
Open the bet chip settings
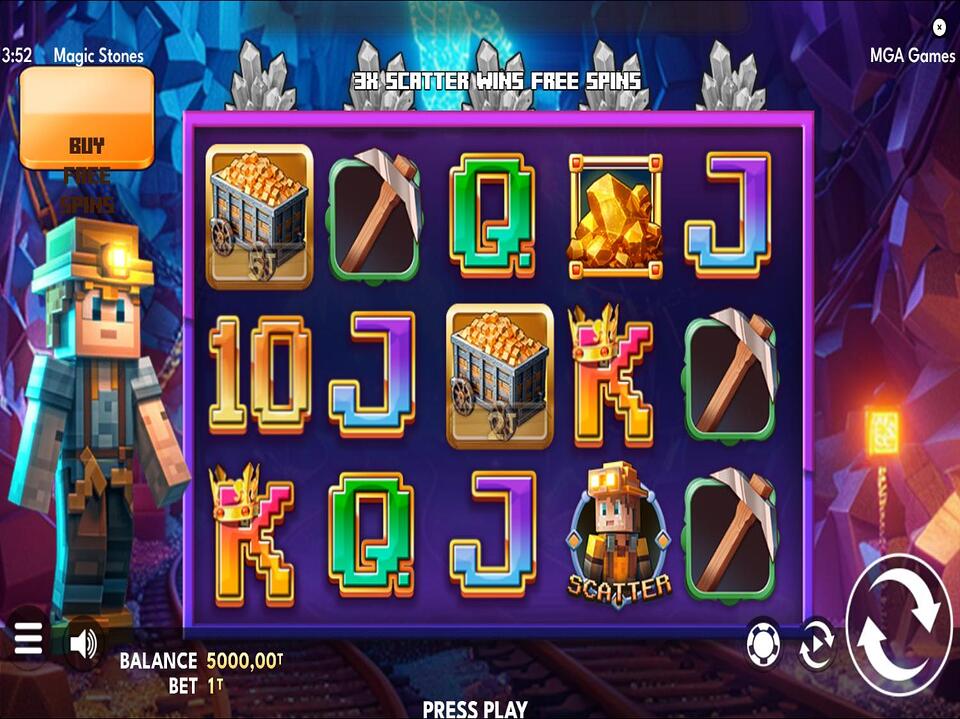pyautogui.click(x=763, y=645)
